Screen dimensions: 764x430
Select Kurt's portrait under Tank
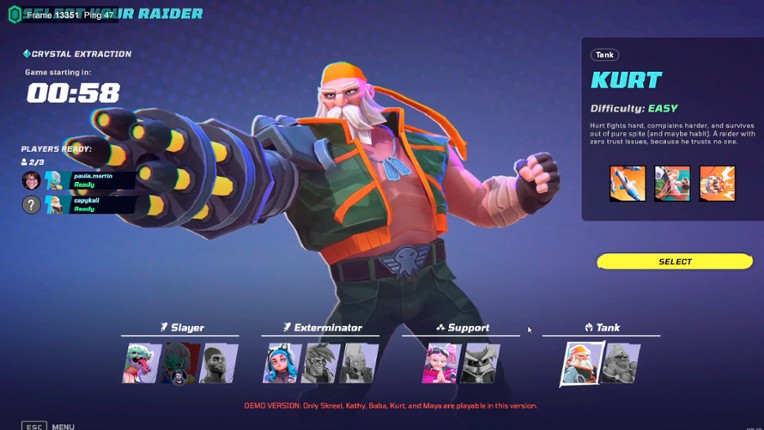pos(581,363)
